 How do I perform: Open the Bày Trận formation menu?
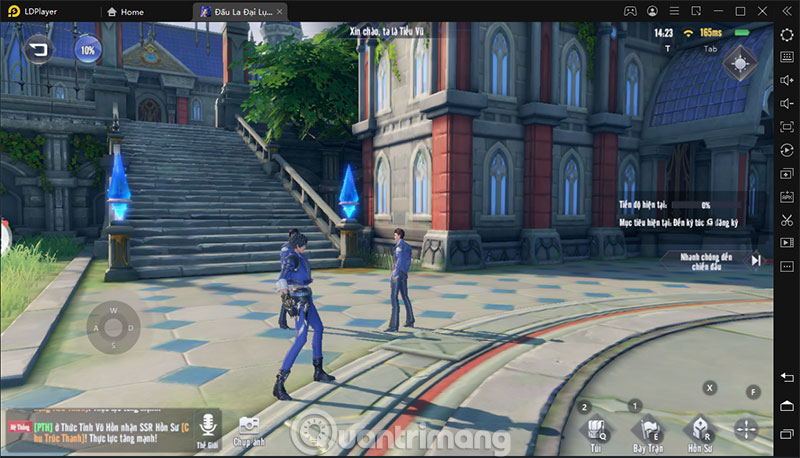pyautogui.click(x=647, y=430)
